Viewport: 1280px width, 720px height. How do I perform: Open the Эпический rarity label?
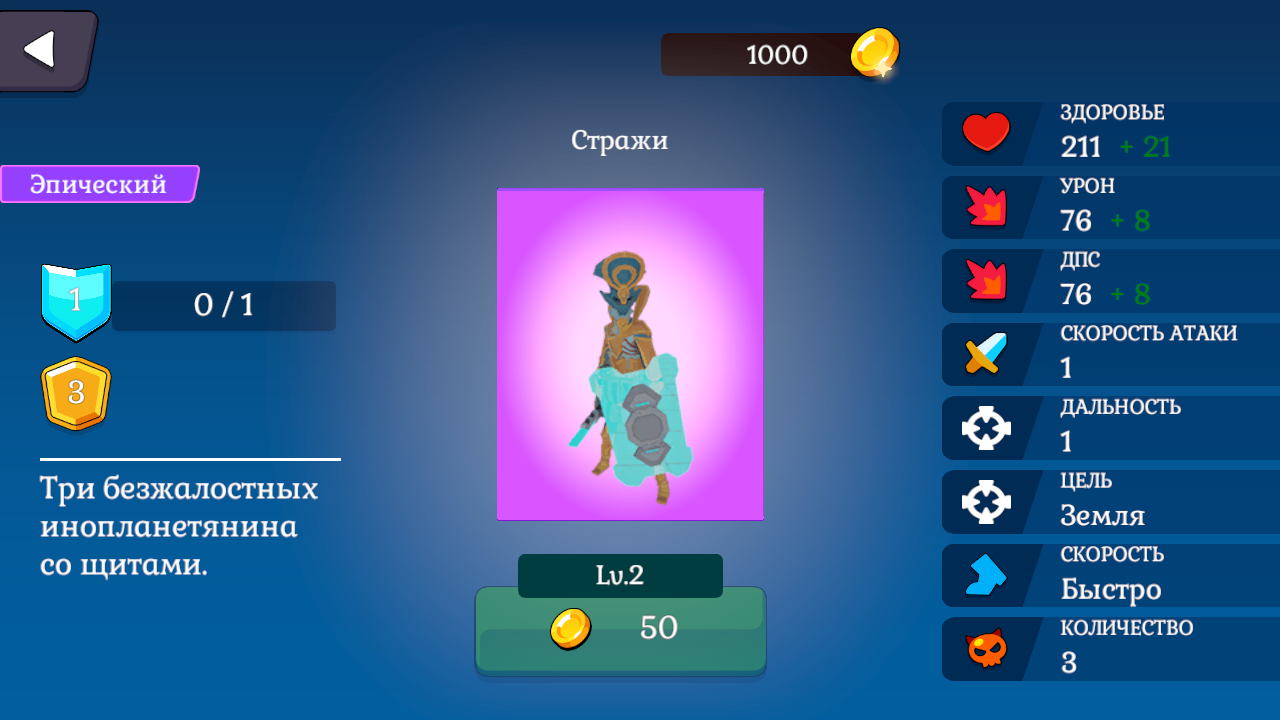point(97,184)
